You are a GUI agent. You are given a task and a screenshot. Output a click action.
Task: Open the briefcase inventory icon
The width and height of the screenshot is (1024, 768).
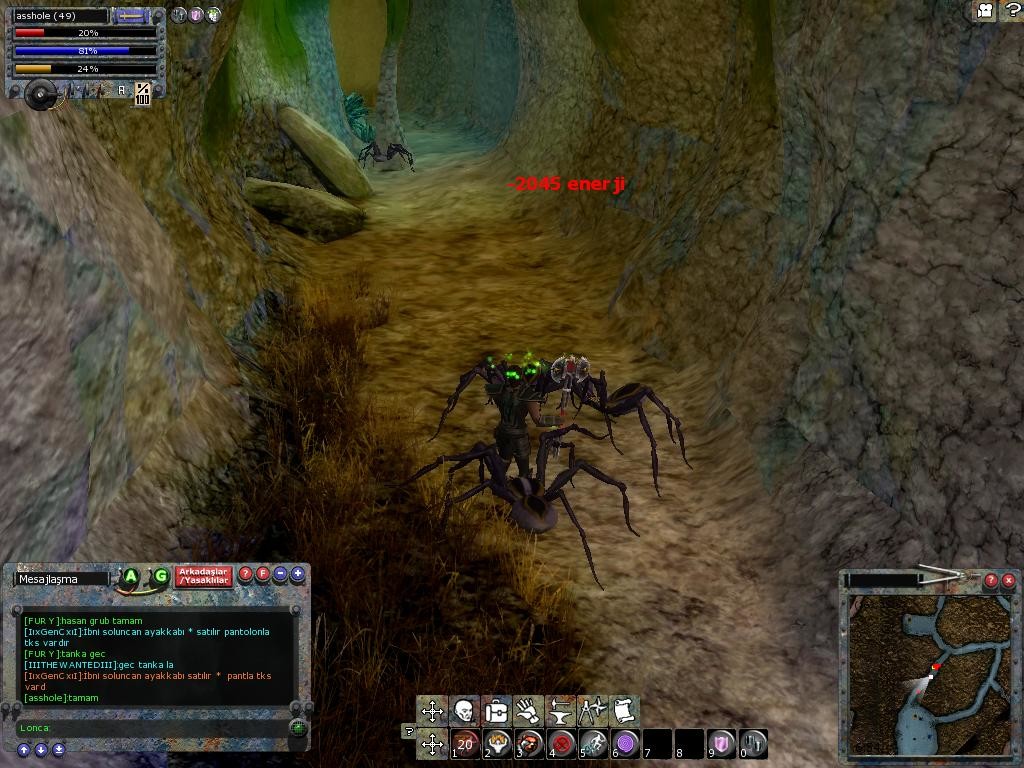496,711
